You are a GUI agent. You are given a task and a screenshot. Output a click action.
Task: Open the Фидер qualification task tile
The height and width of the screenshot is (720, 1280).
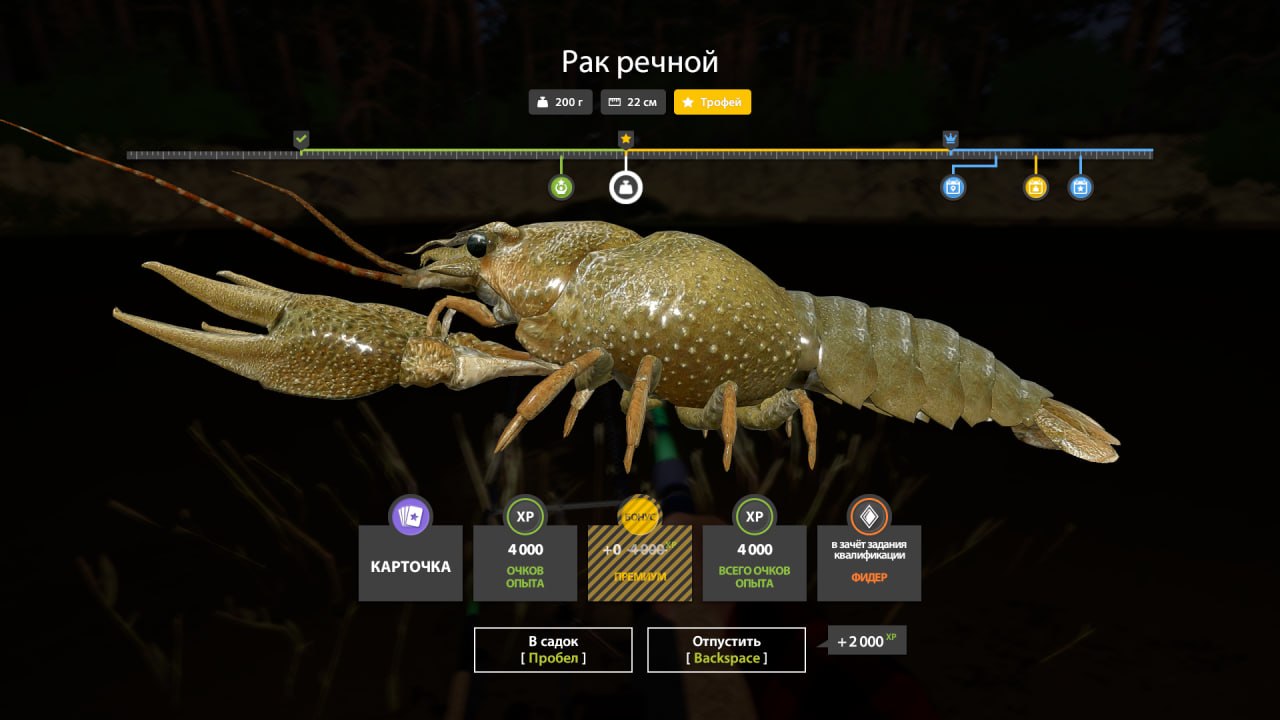coord(869,562)
